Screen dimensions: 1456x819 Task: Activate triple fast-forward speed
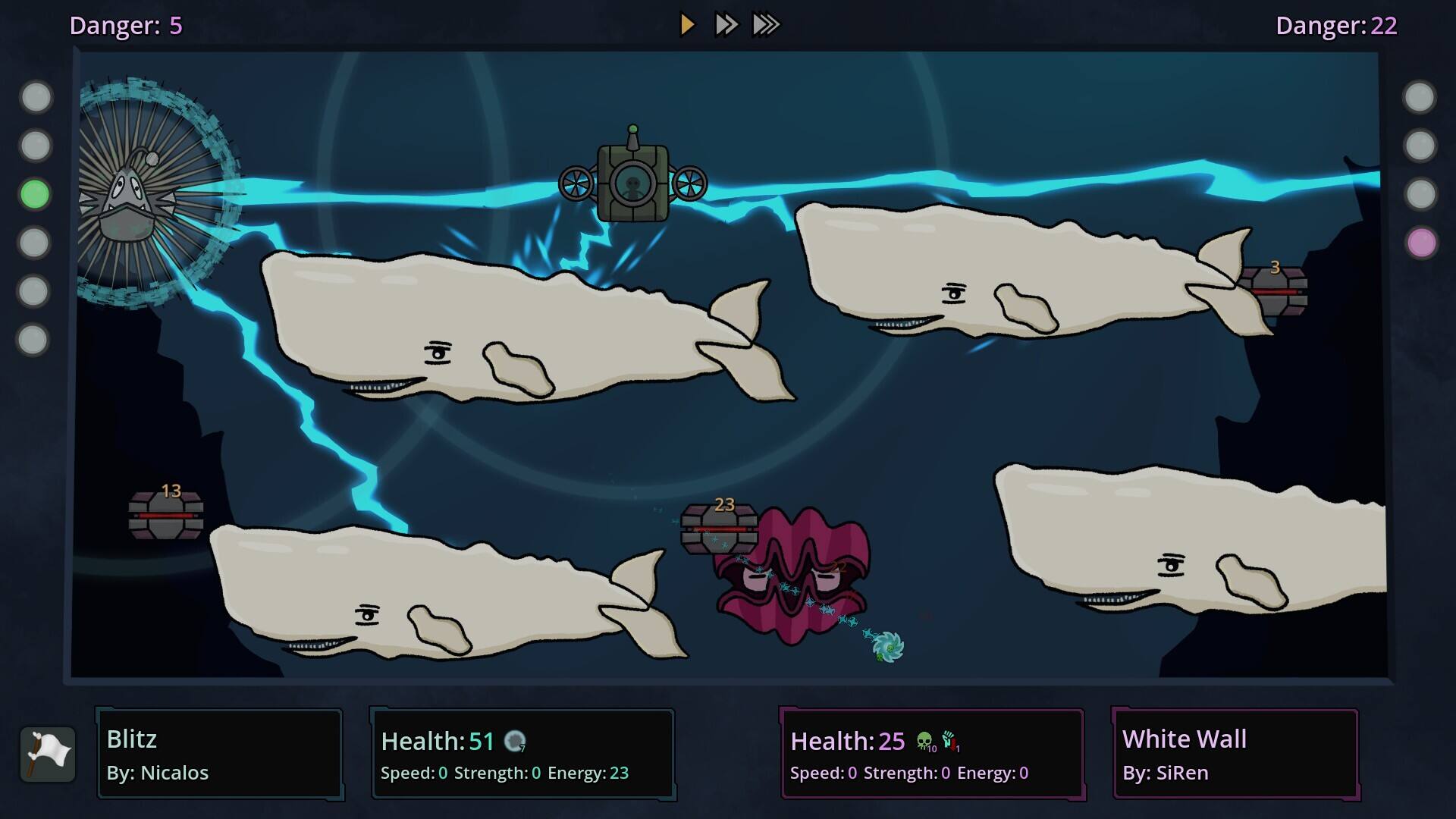(x=766, y=25)
